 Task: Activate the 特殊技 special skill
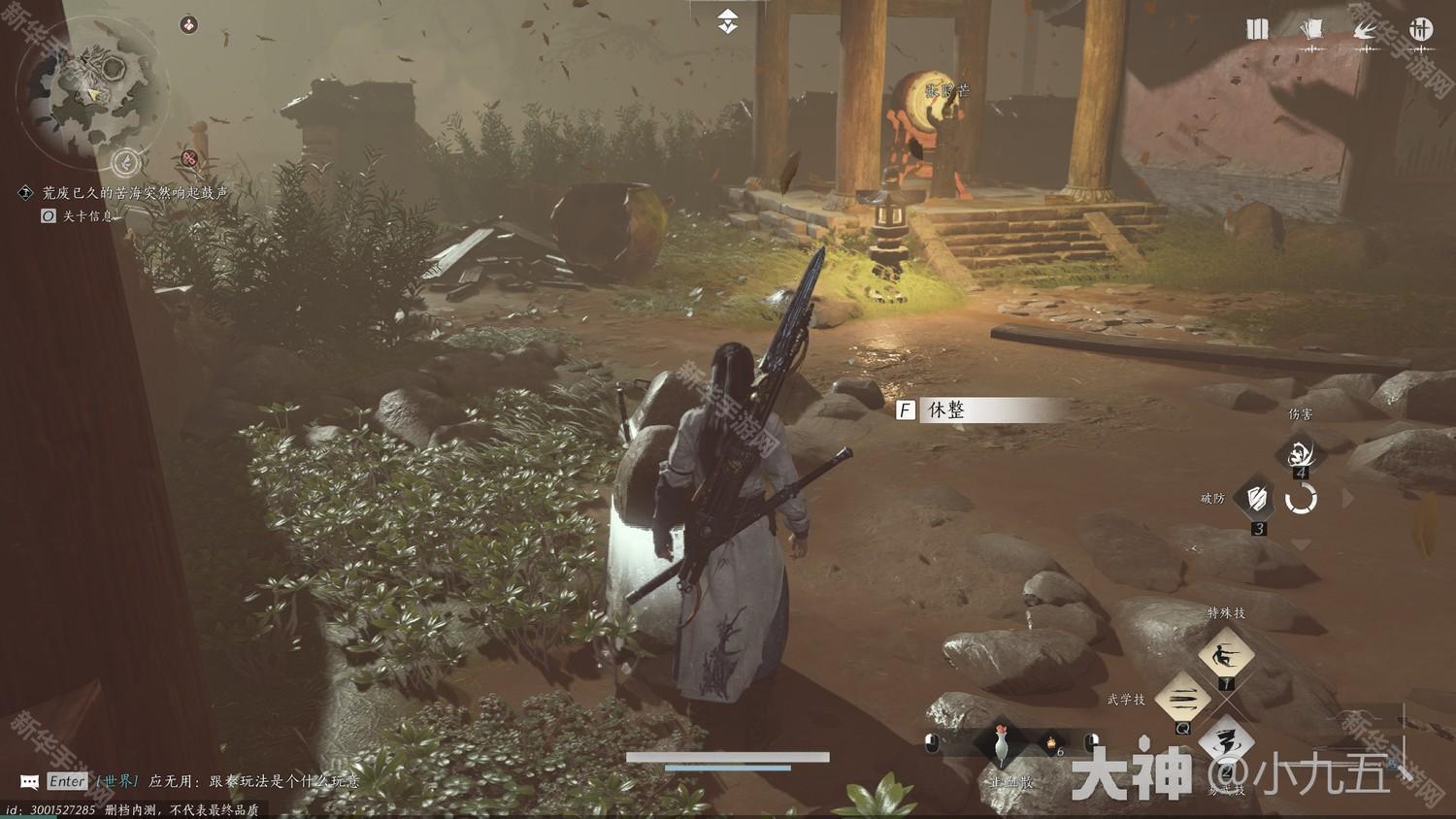(x=1226, y=656)
